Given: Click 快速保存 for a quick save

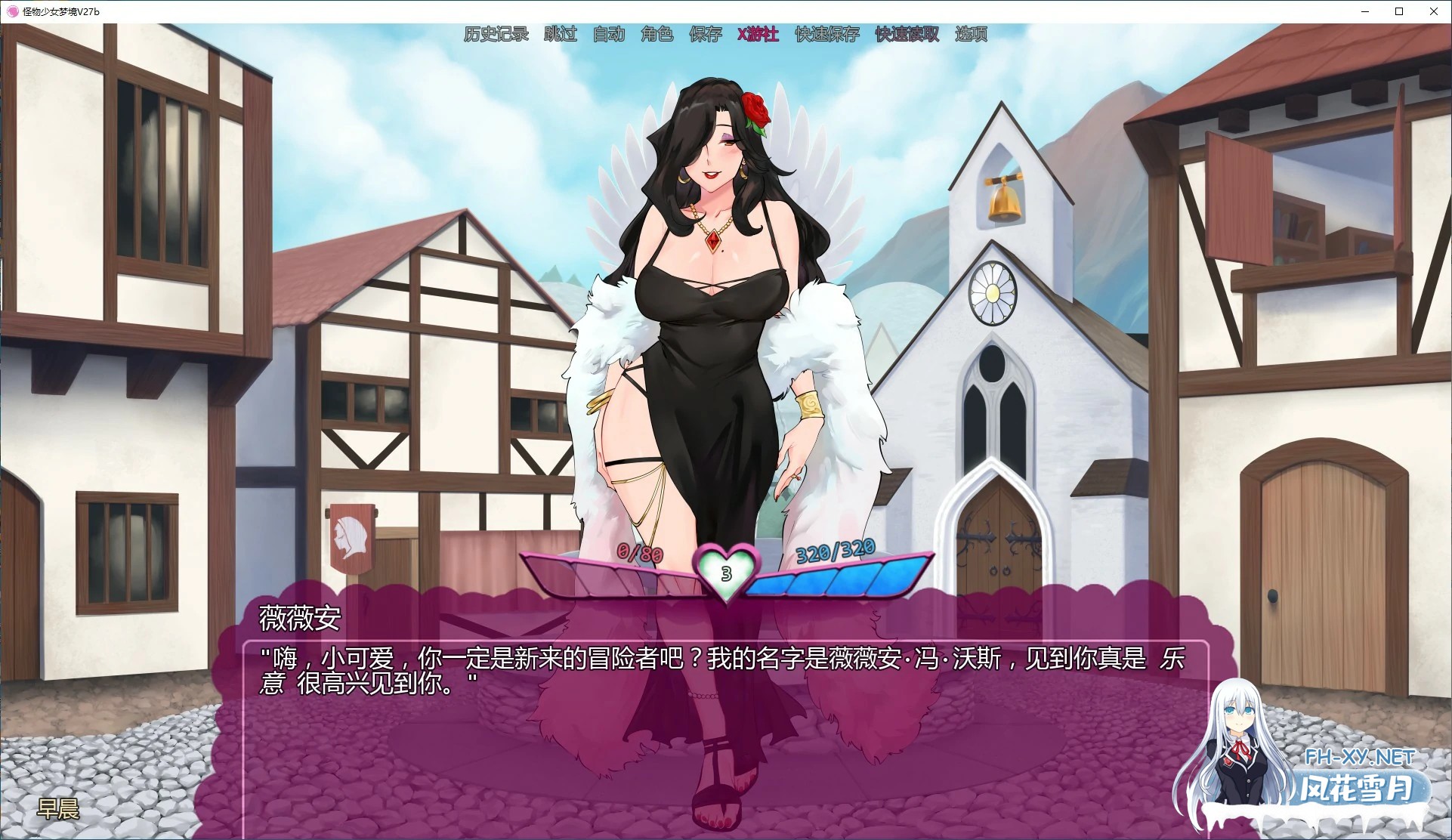Looking at the screenshot, I should [826, 34].
